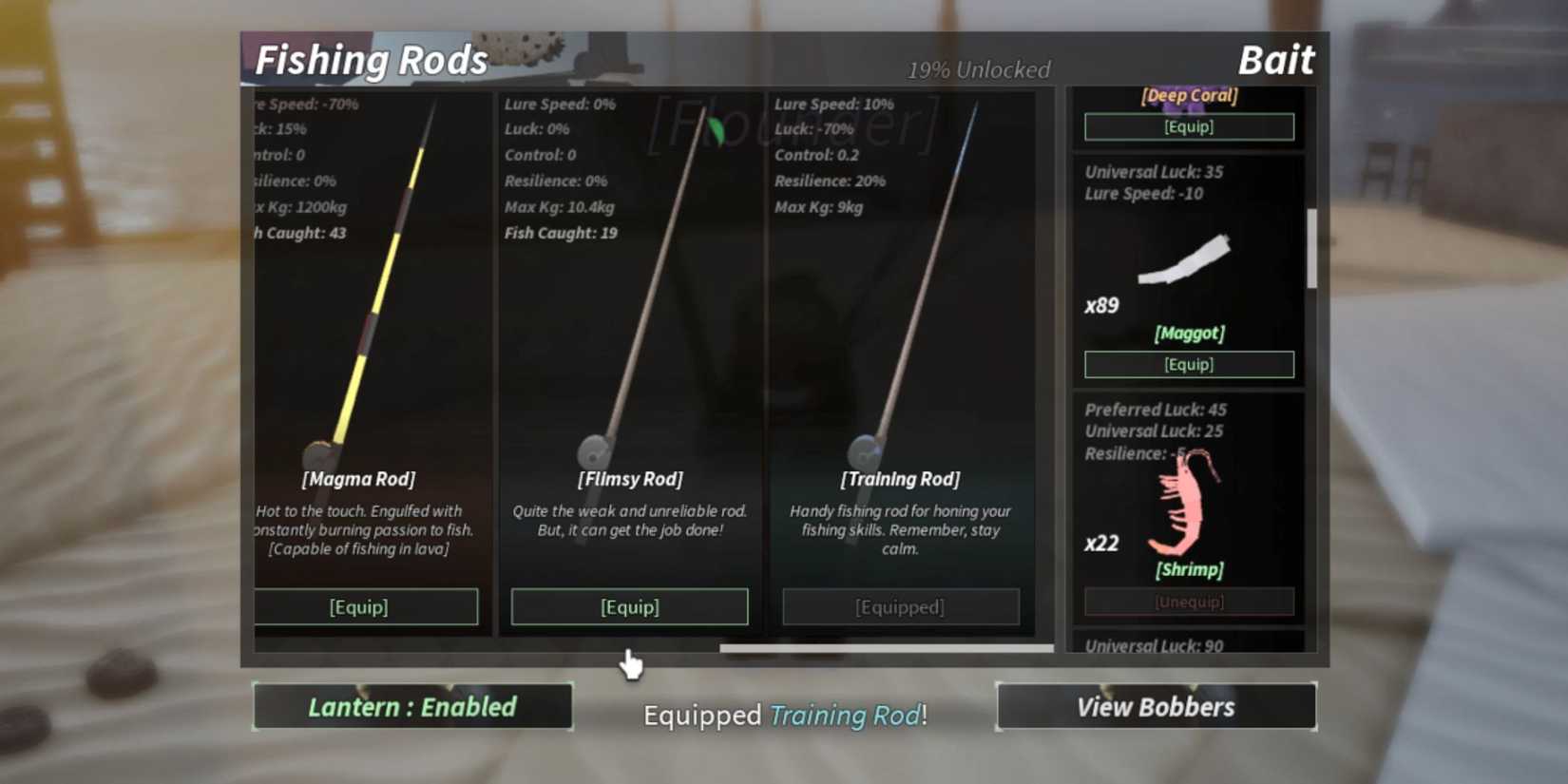Open the Bait panel
Screen dimensions: 1568x784
coord(1276,60)
